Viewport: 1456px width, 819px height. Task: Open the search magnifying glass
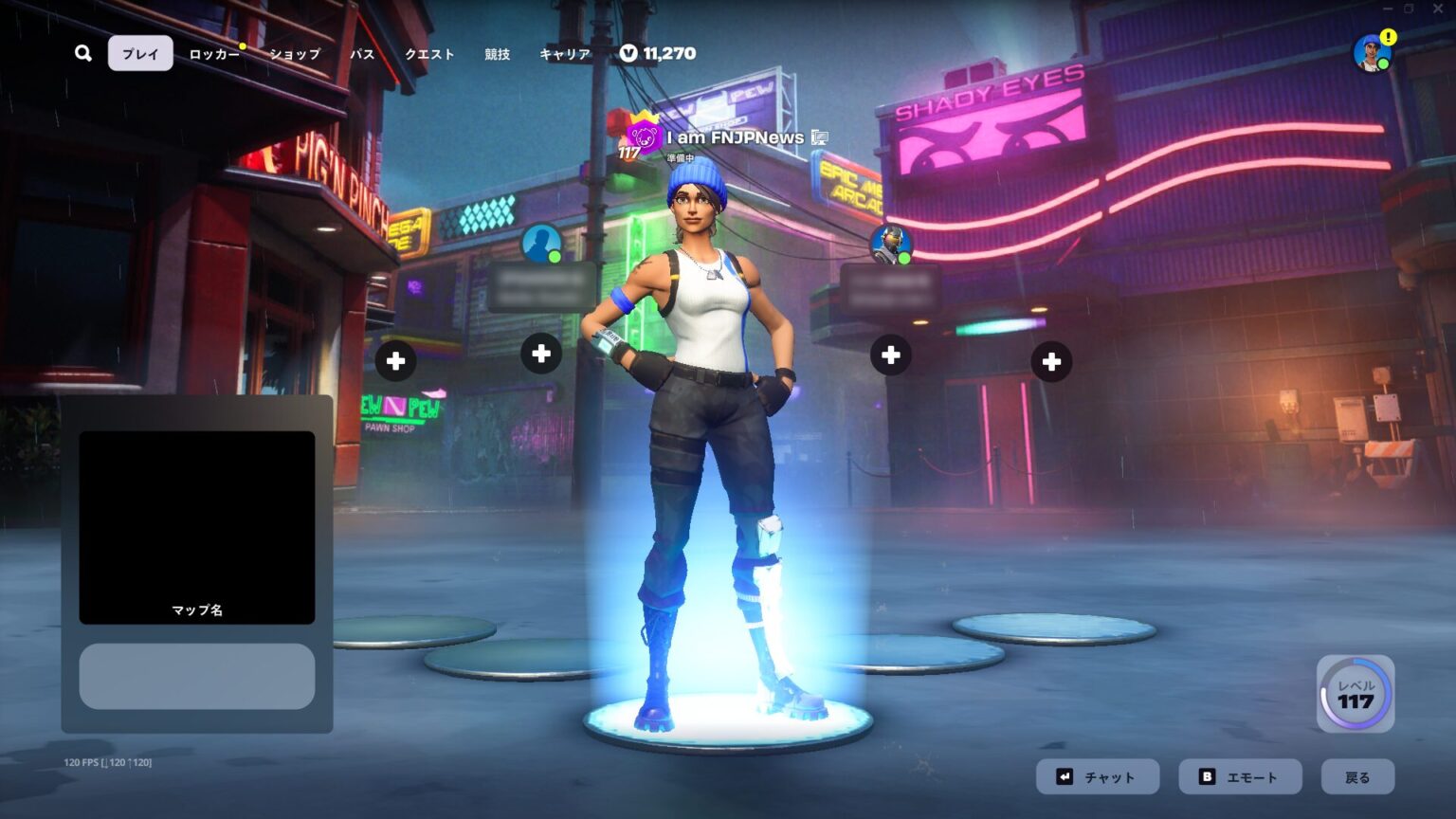click(83, 53)
